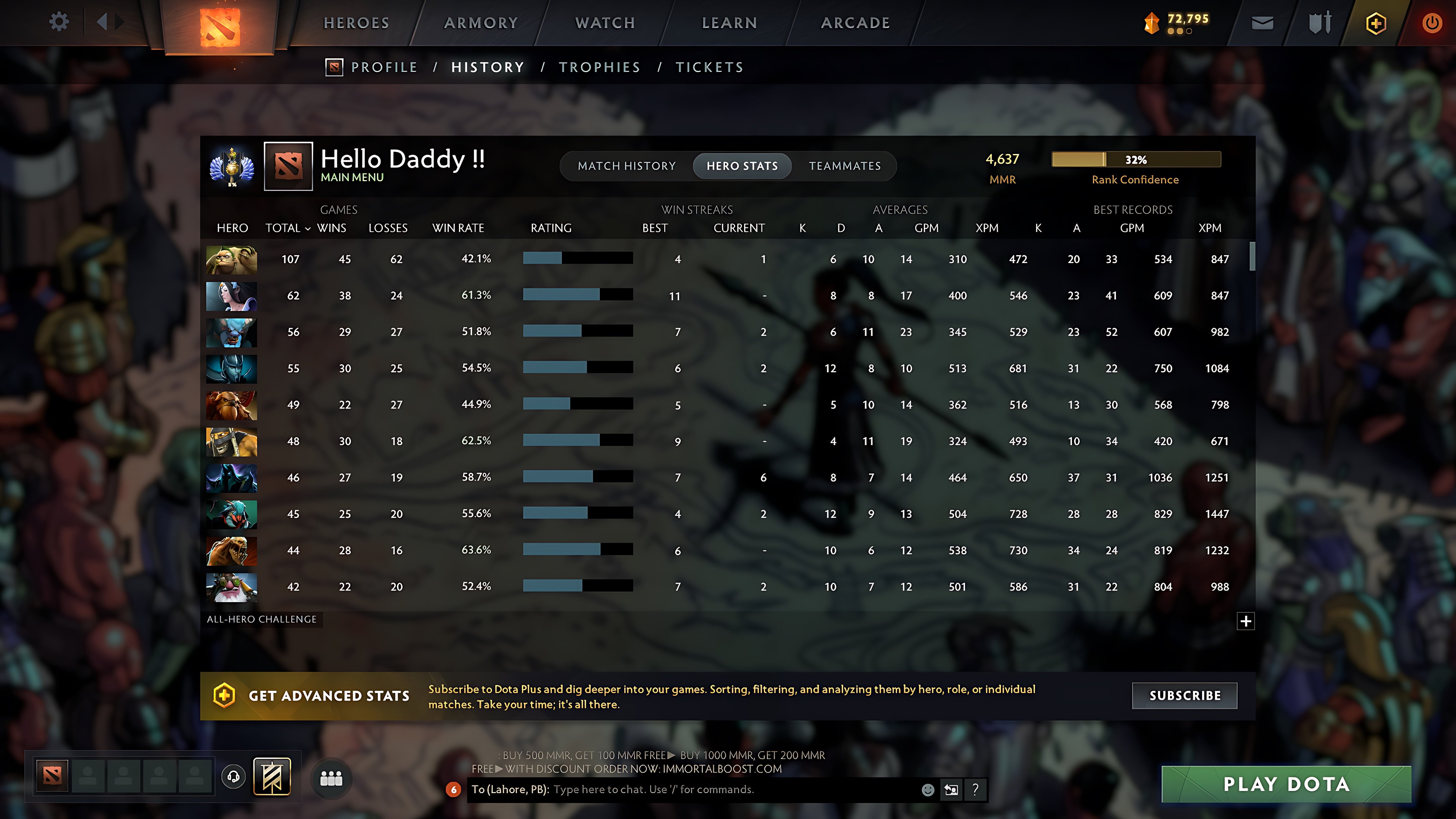Click the emoticon smiley icon in chat bar

[927, 790]
